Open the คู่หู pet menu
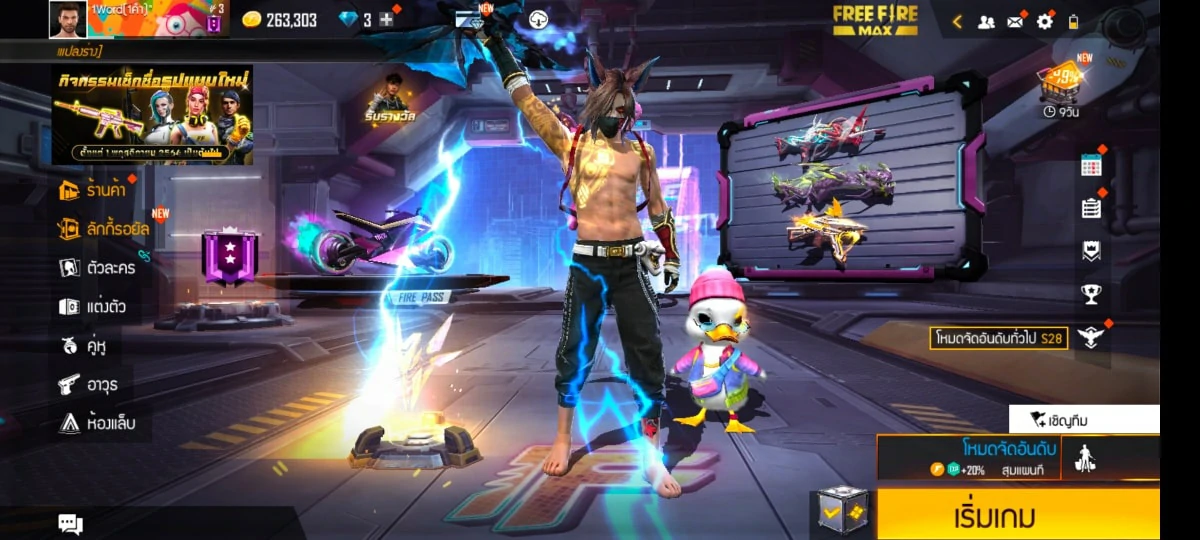Screen dimensions: 1200x540 pos(84,345)
